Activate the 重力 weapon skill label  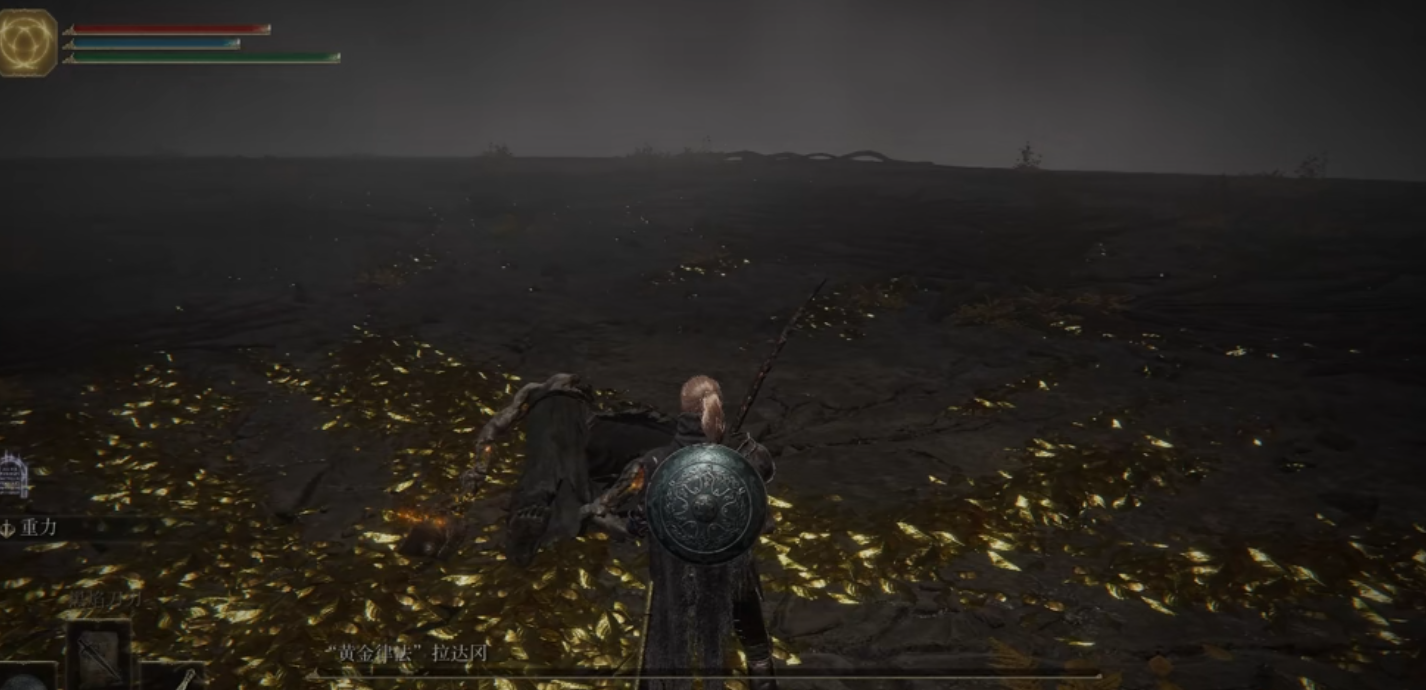[x=38, y=528]
